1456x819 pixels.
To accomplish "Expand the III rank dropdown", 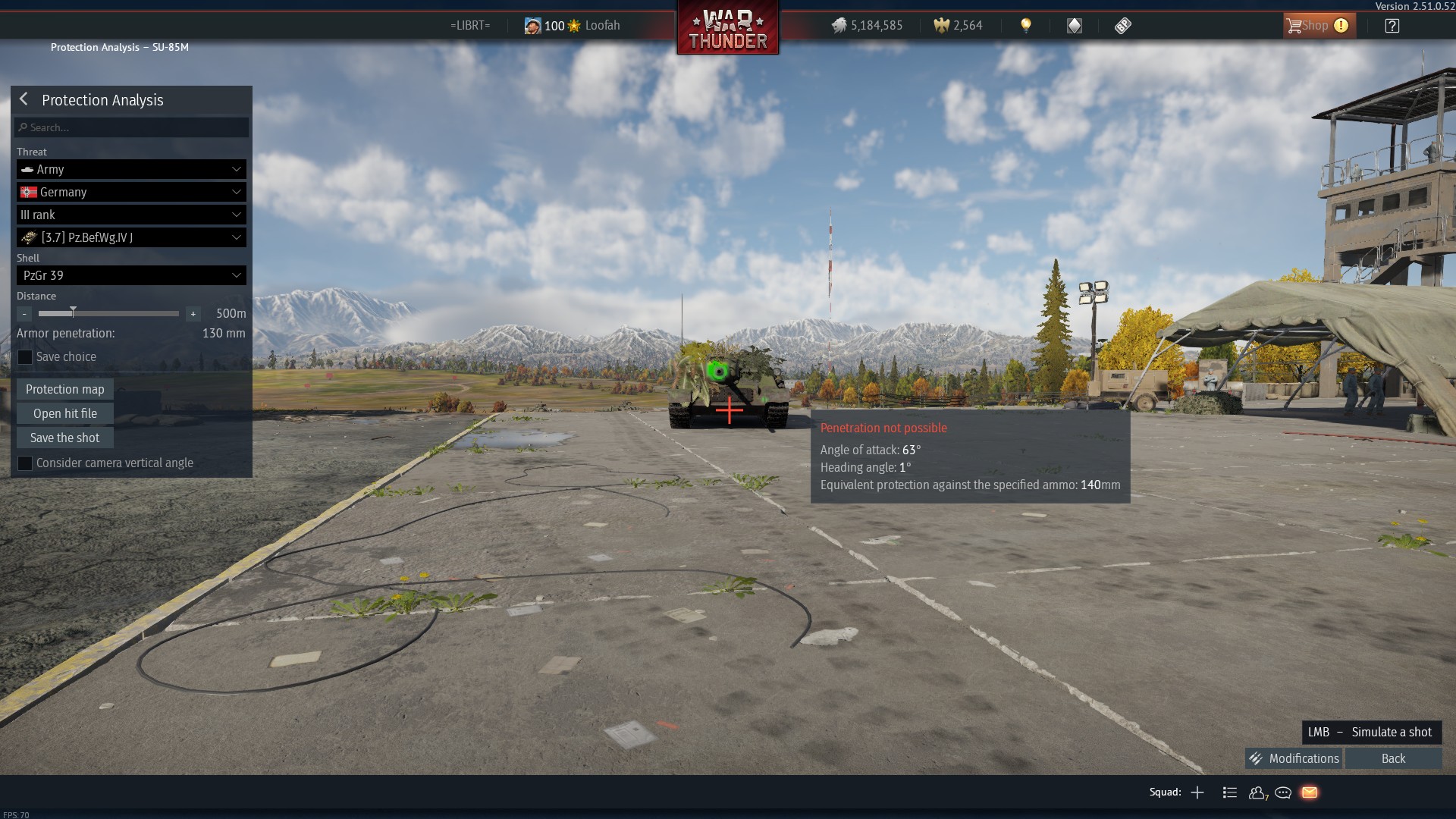I will 131,215.
